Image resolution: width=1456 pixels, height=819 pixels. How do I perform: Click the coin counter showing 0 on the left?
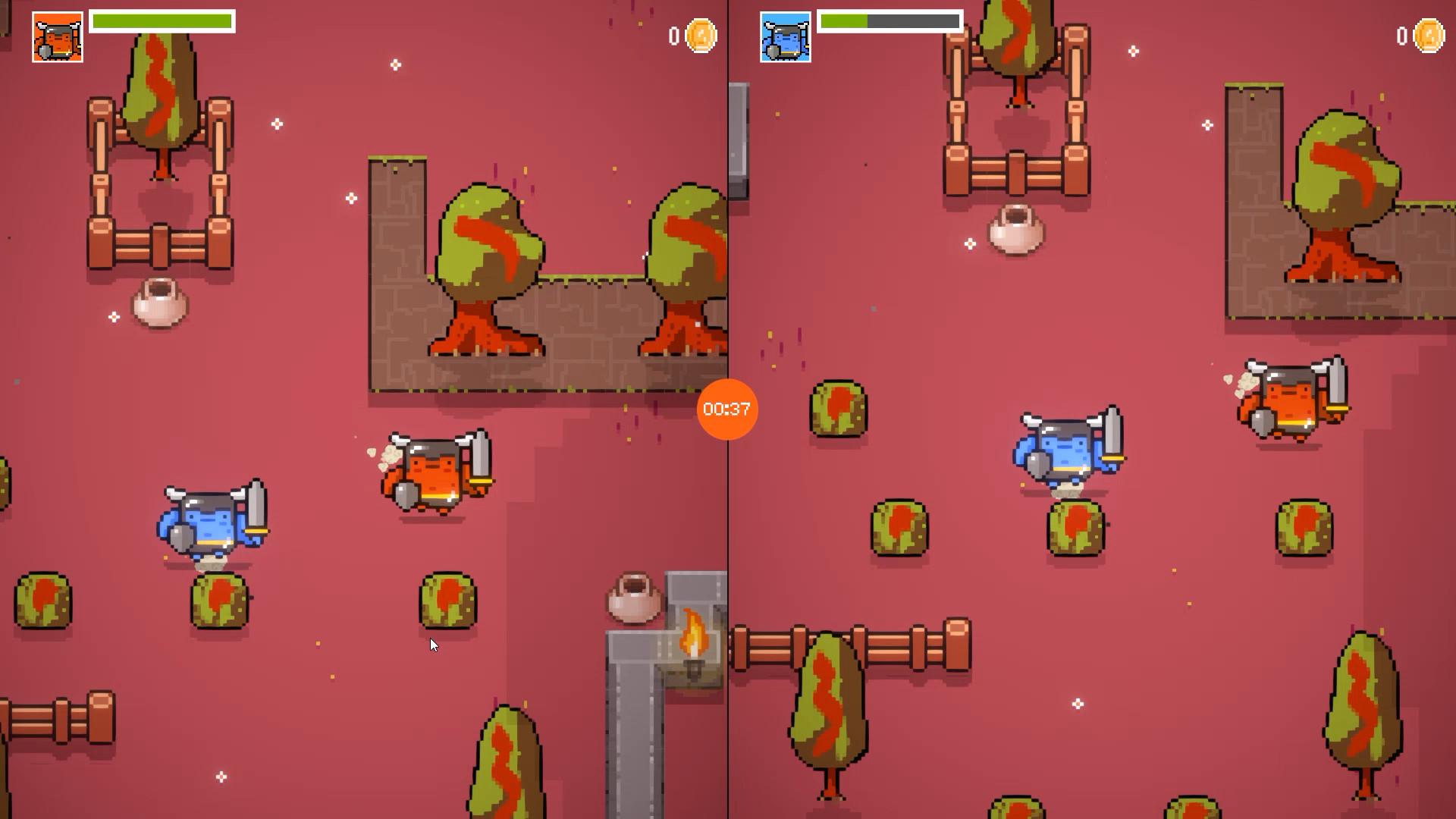click(675, 35)
